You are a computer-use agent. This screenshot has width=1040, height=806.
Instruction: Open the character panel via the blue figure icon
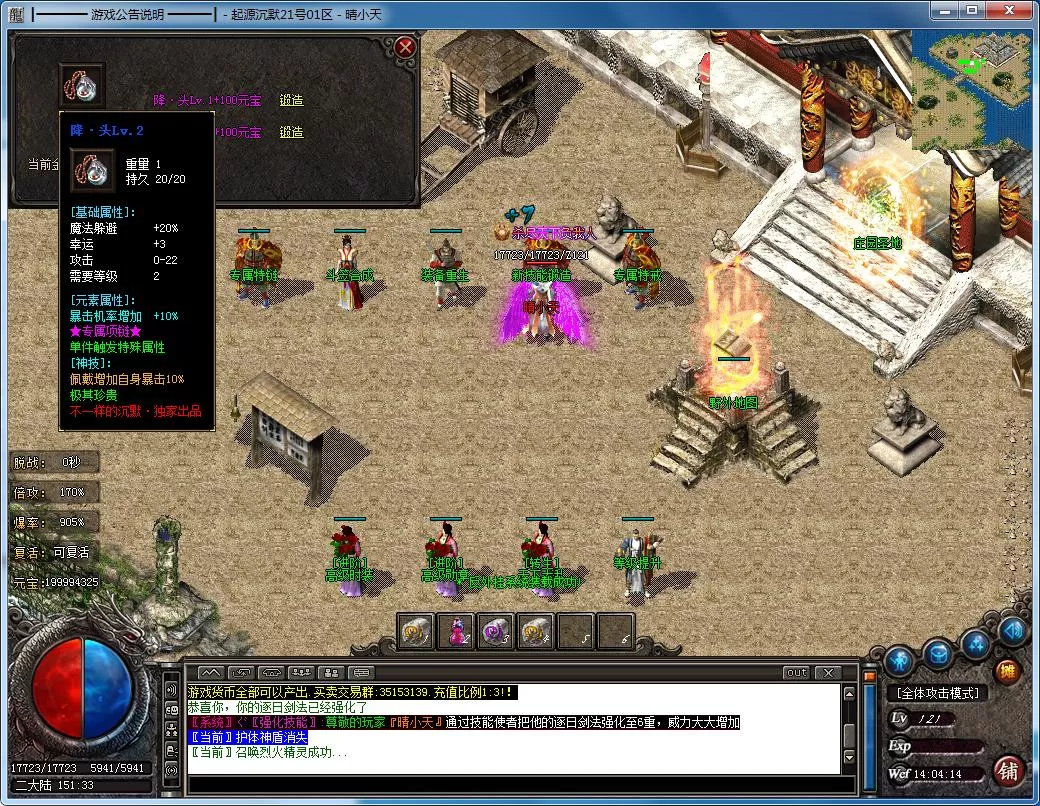tap(900, 659)
